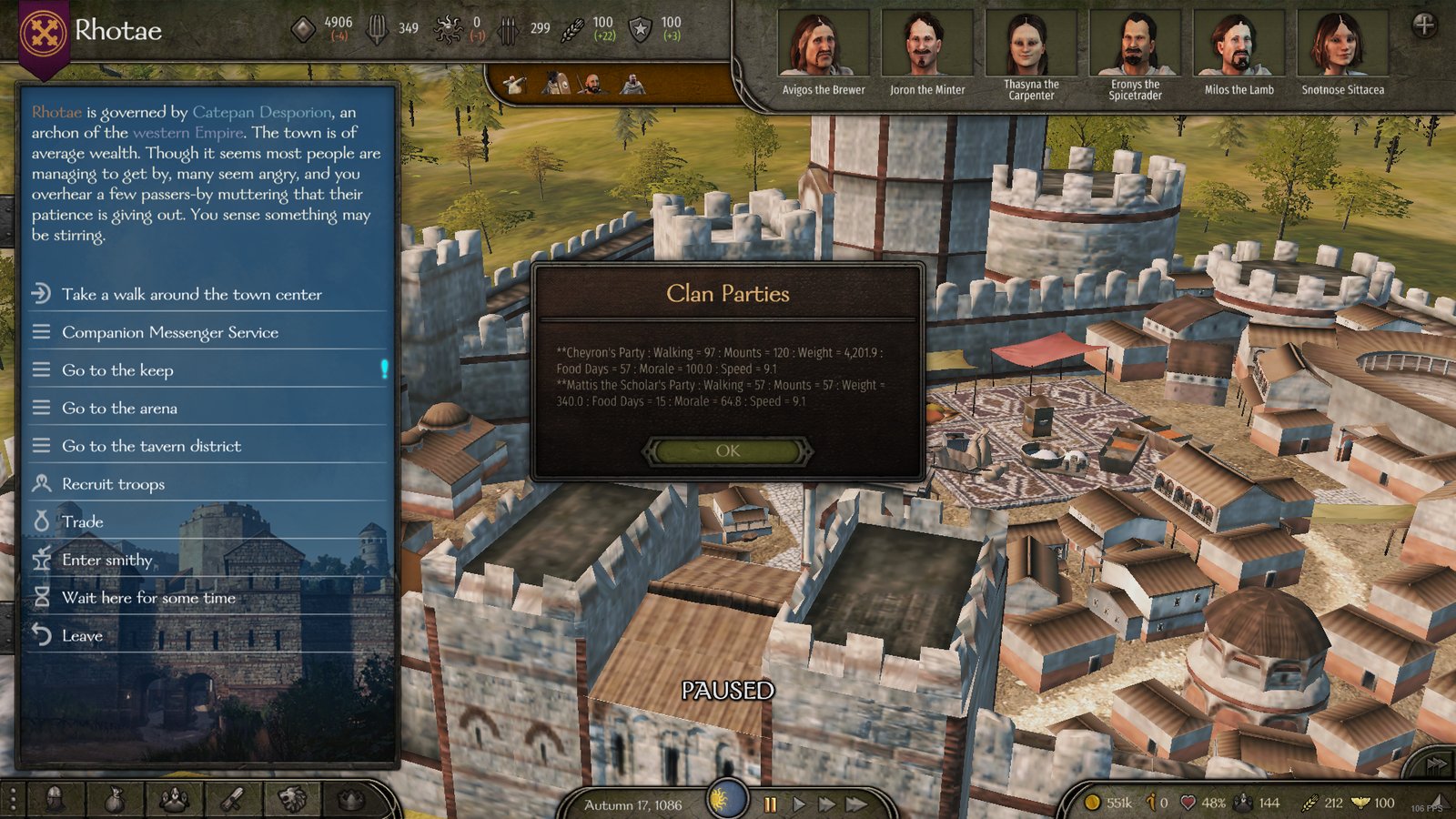
Task: Enter the smithy
Action: click(x=106, y=560)
